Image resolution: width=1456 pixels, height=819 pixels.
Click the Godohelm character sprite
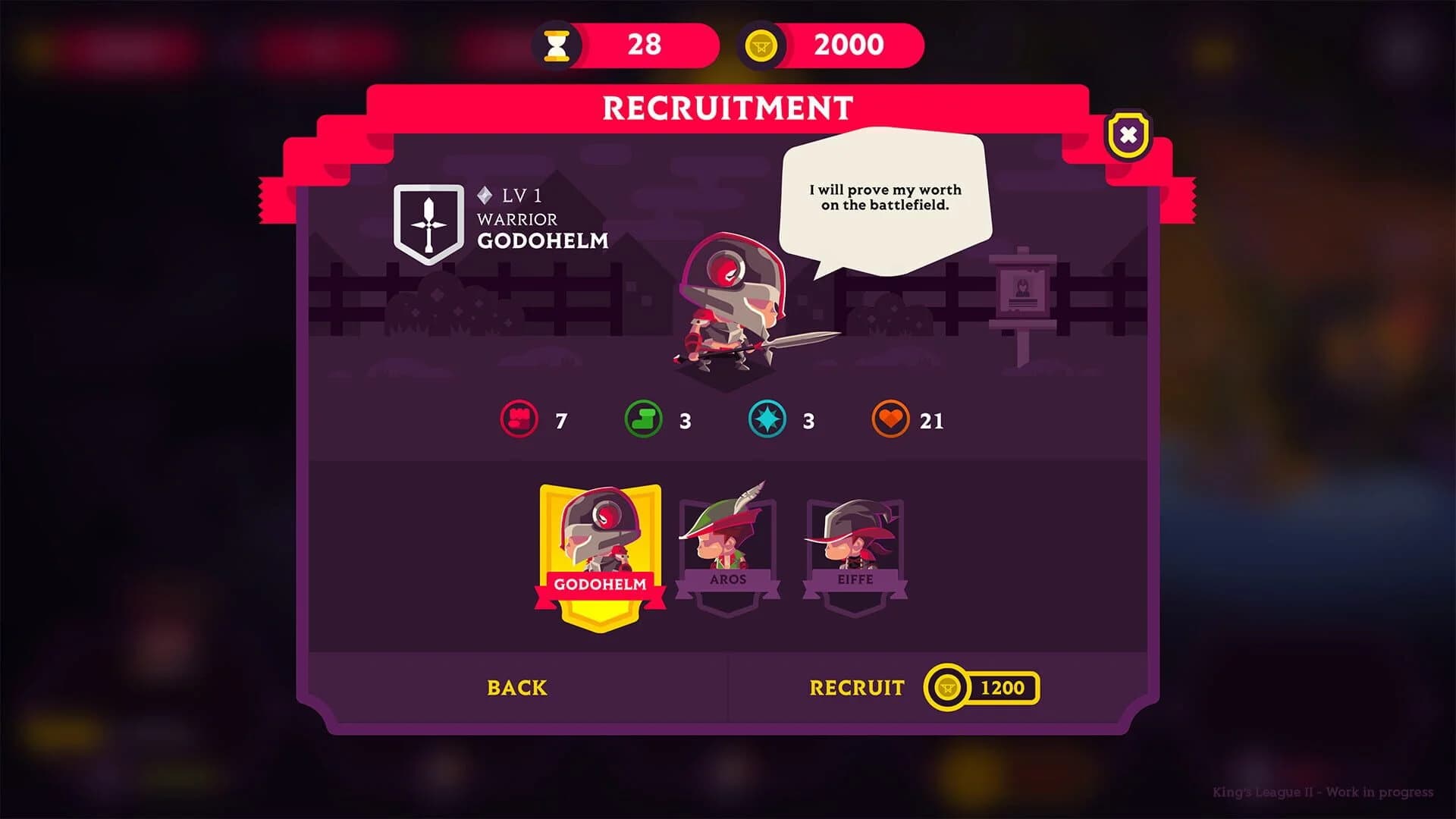coord(724,303)
